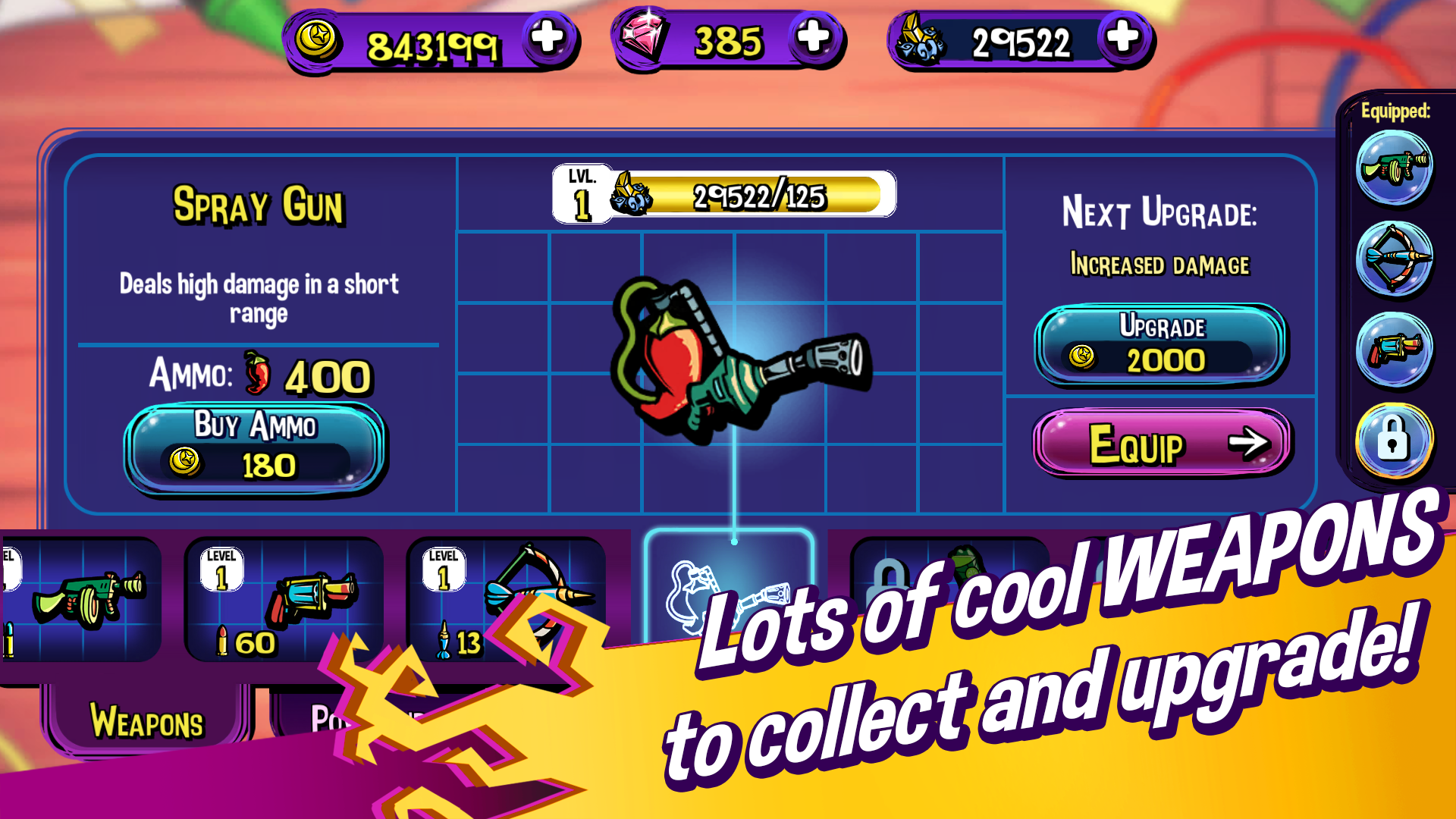Click the chili pepper ammo icon

[x=256, y=373]
